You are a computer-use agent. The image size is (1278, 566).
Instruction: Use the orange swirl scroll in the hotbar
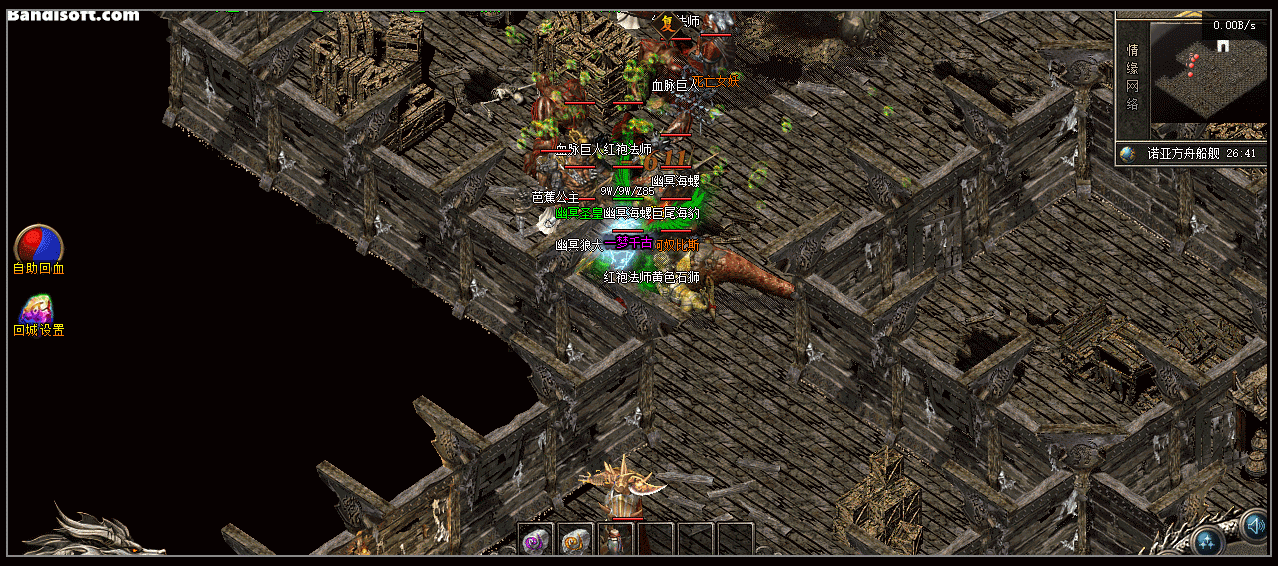pos(576,540)
